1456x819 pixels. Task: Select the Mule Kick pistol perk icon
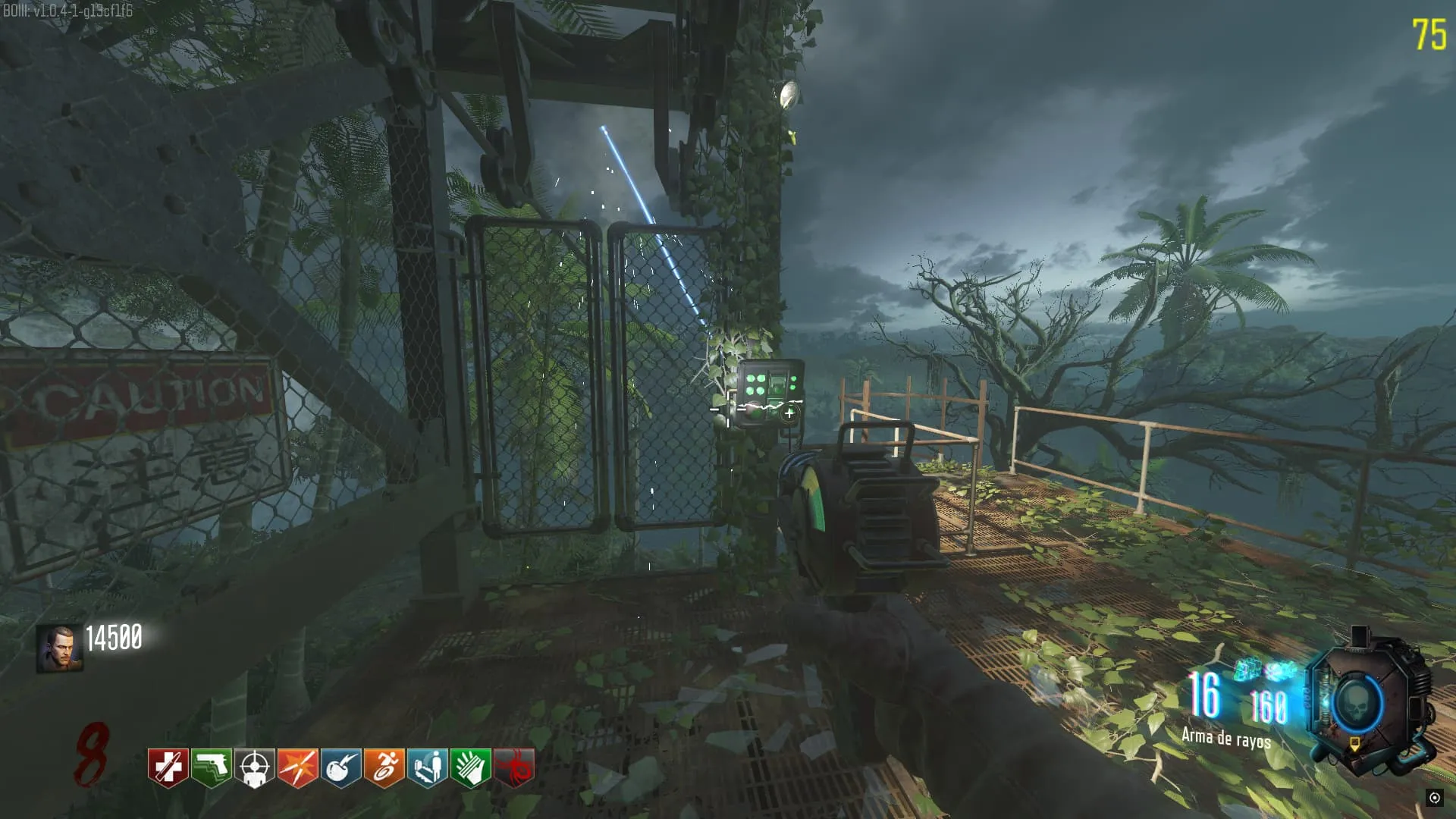211,767
